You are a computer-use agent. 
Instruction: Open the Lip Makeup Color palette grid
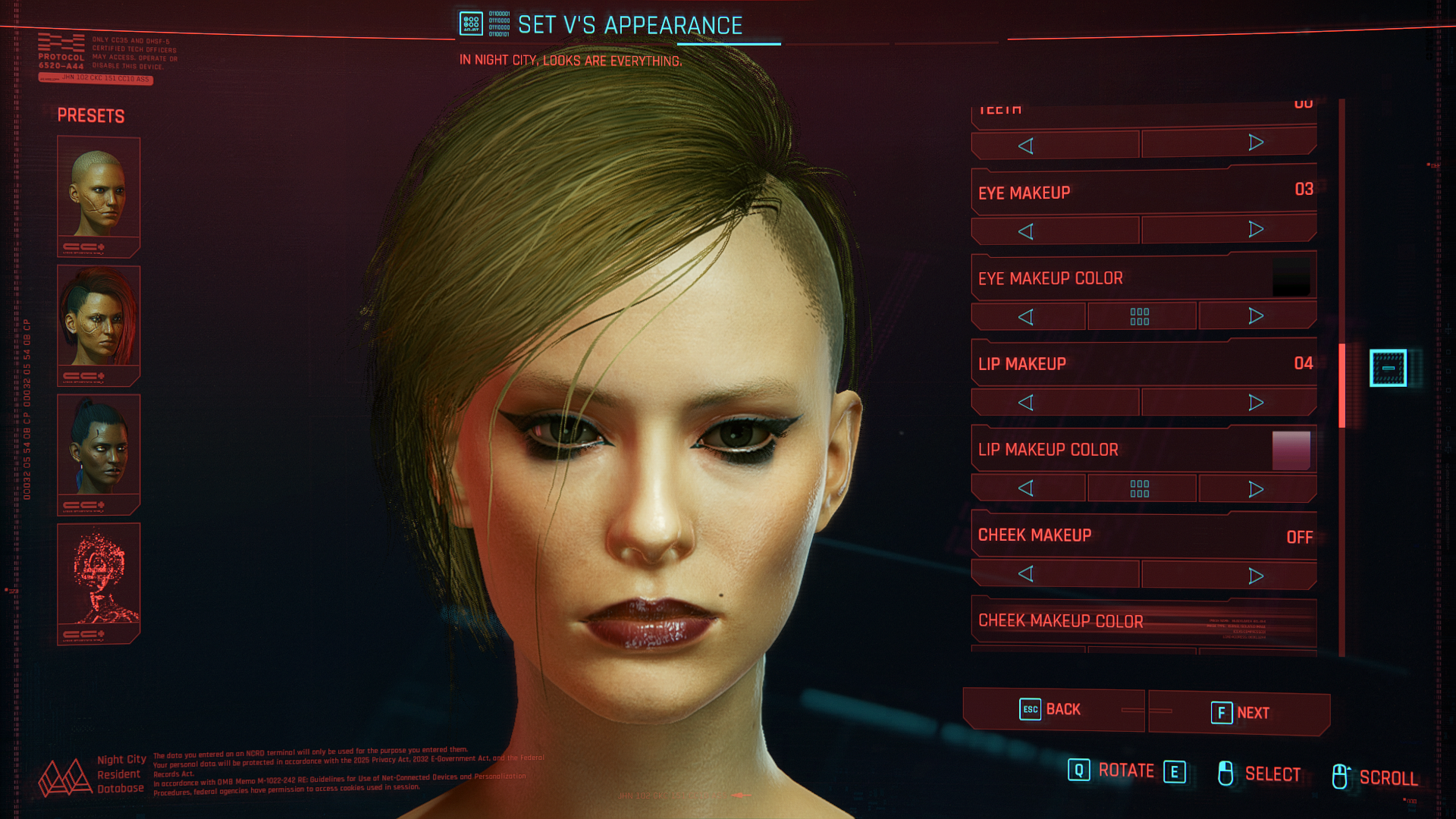click(x=1140, y=489)
